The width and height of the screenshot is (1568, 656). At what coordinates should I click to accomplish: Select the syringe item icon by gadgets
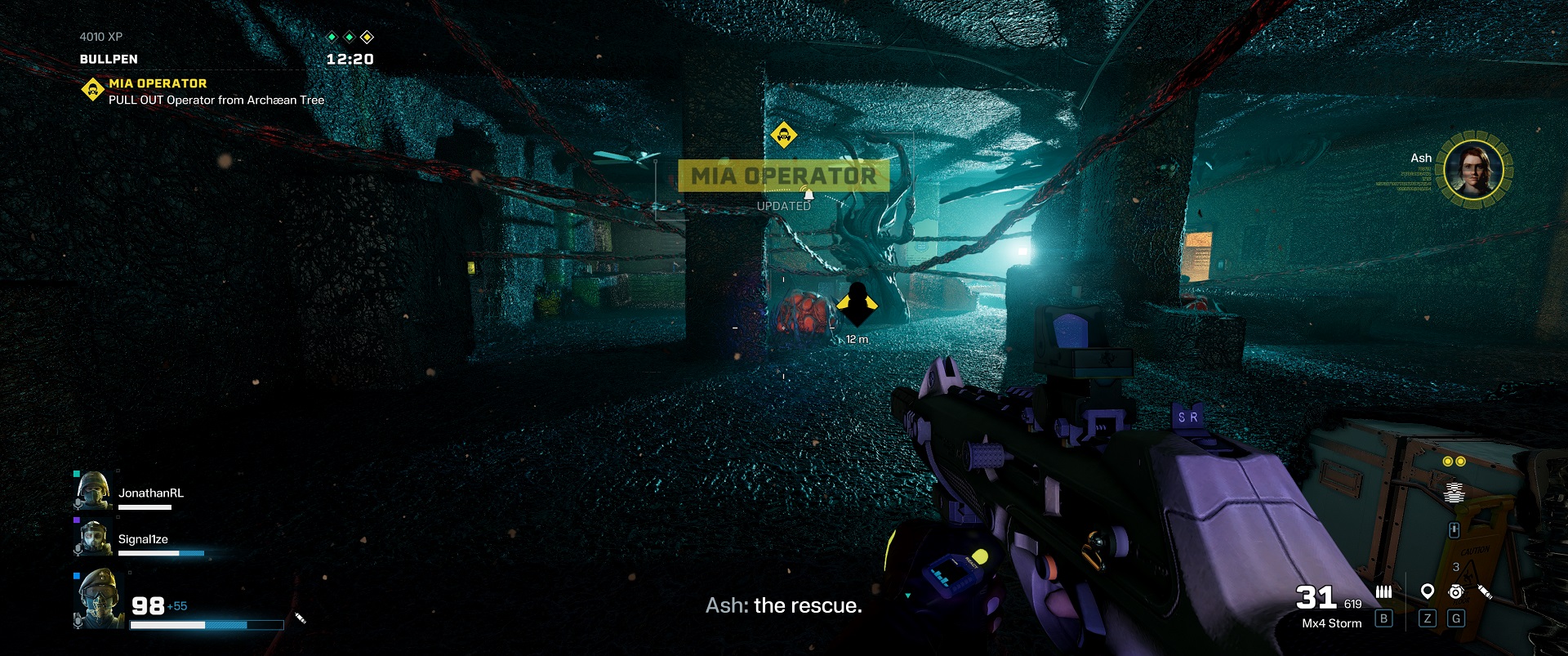1485,591
